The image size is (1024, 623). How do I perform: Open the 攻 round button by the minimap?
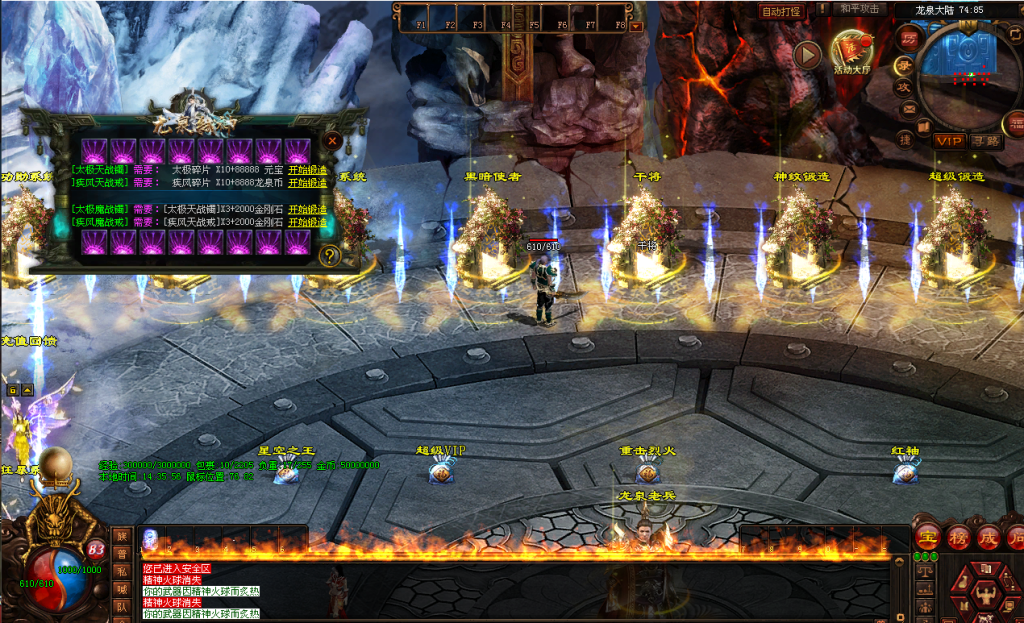pyautogui.click(x=903, y=87)
